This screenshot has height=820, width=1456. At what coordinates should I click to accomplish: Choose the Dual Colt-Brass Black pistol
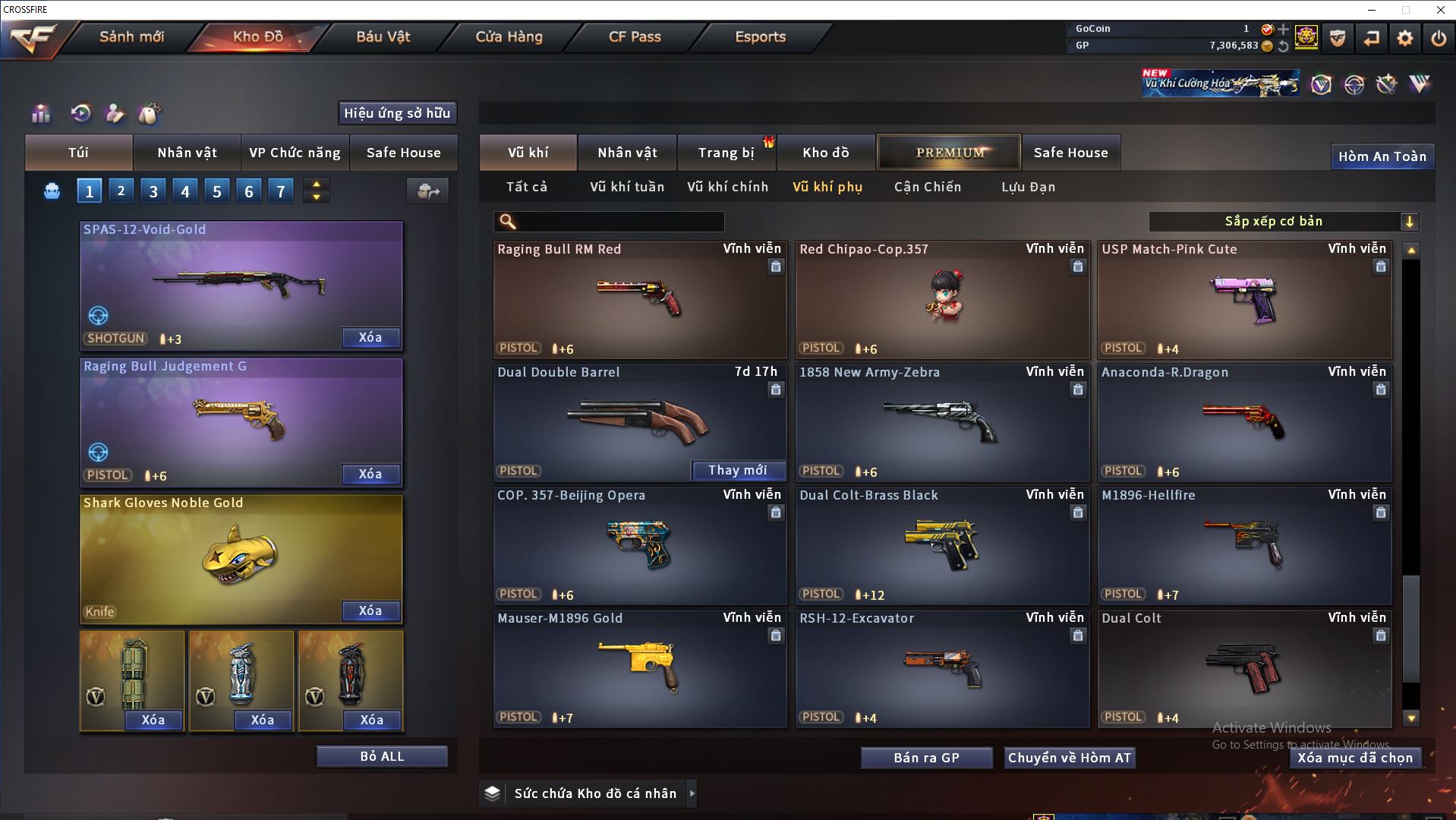[x=941, y=546]
